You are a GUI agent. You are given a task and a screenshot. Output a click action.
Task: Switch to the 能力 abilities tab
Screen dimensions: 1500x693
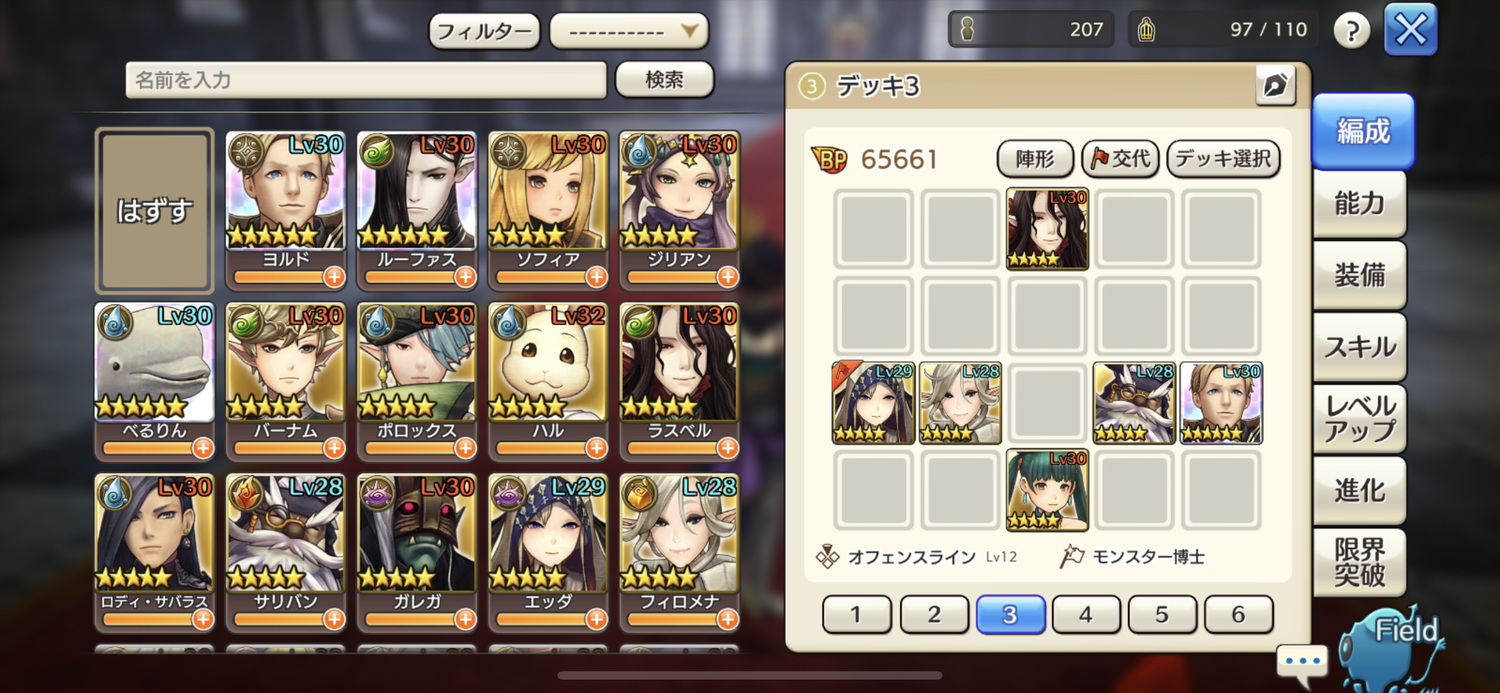(x=1359, y=204)
